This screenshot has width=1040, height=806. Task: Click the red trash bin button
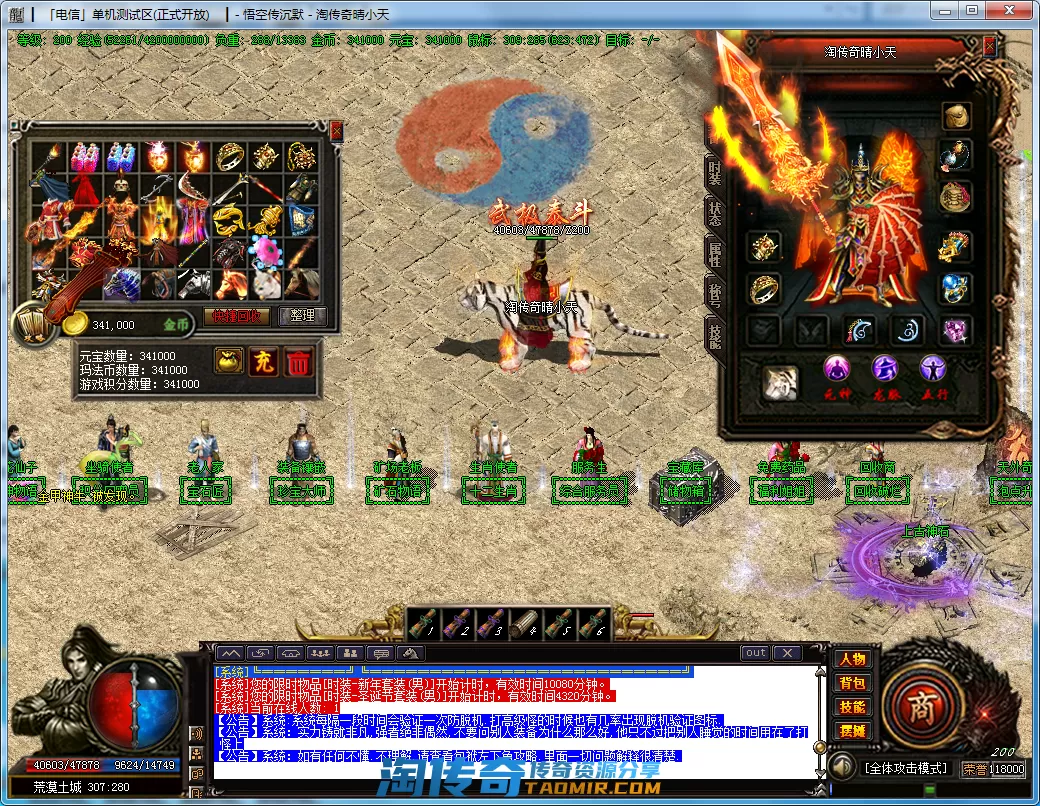coord(298,362)
